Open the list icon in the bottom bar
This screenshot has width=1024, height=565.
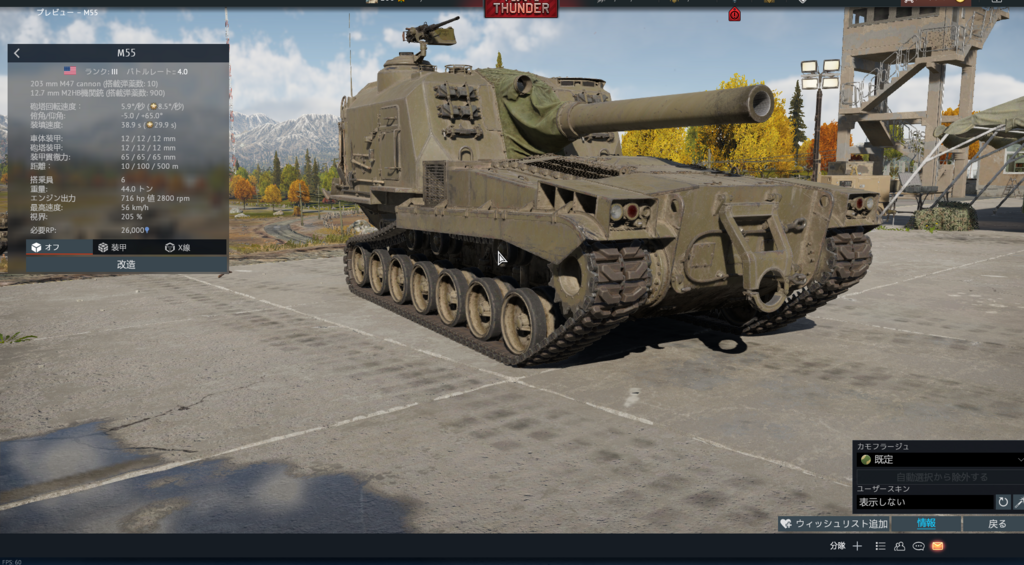(880, 546)
